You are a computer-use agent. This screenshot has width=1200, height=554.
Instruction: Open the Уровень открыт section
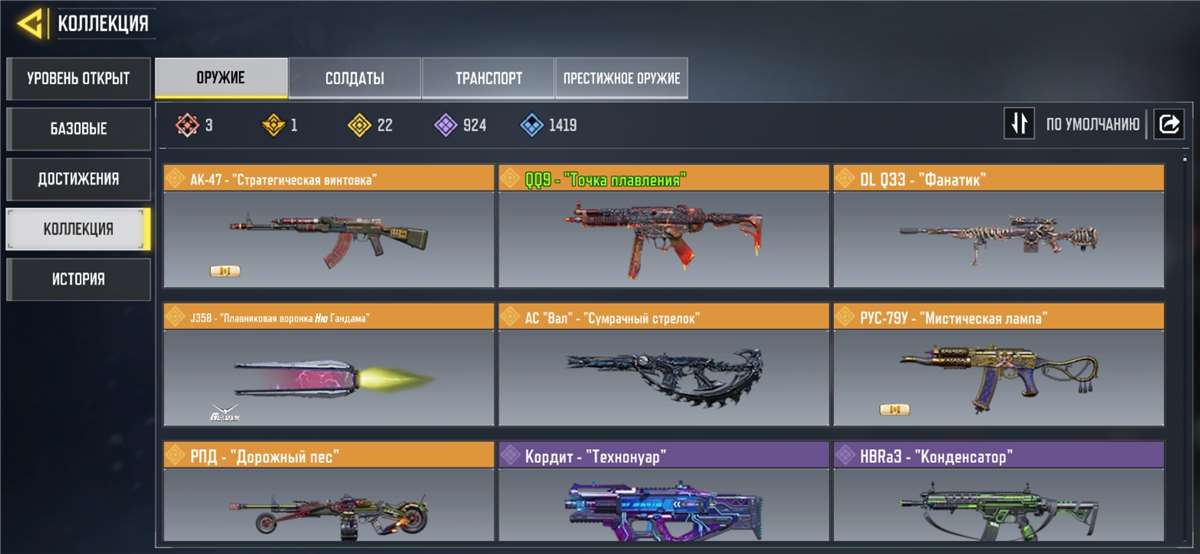(x=78, y=78)
